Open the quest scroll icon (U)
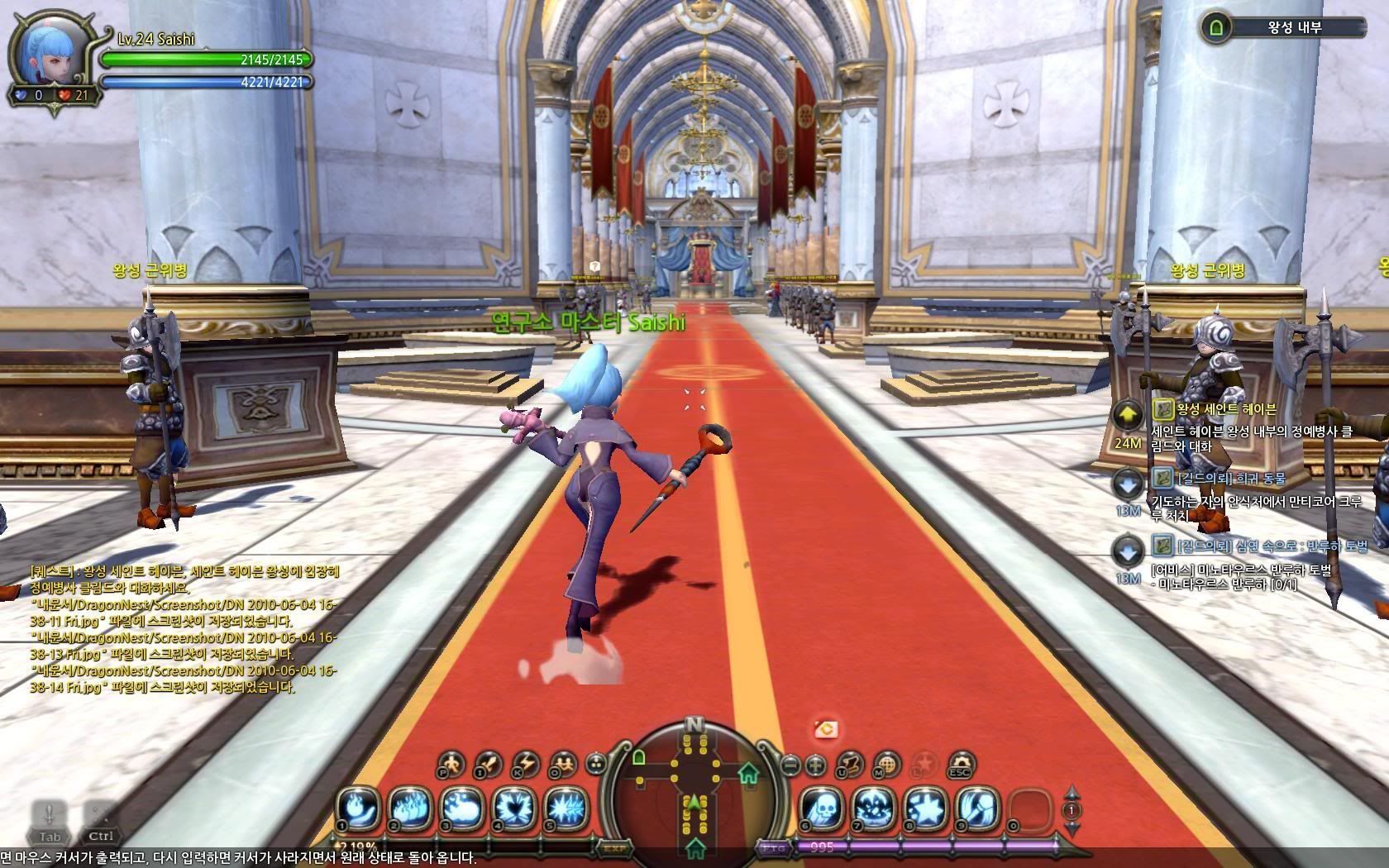 (x=849, y=764)
